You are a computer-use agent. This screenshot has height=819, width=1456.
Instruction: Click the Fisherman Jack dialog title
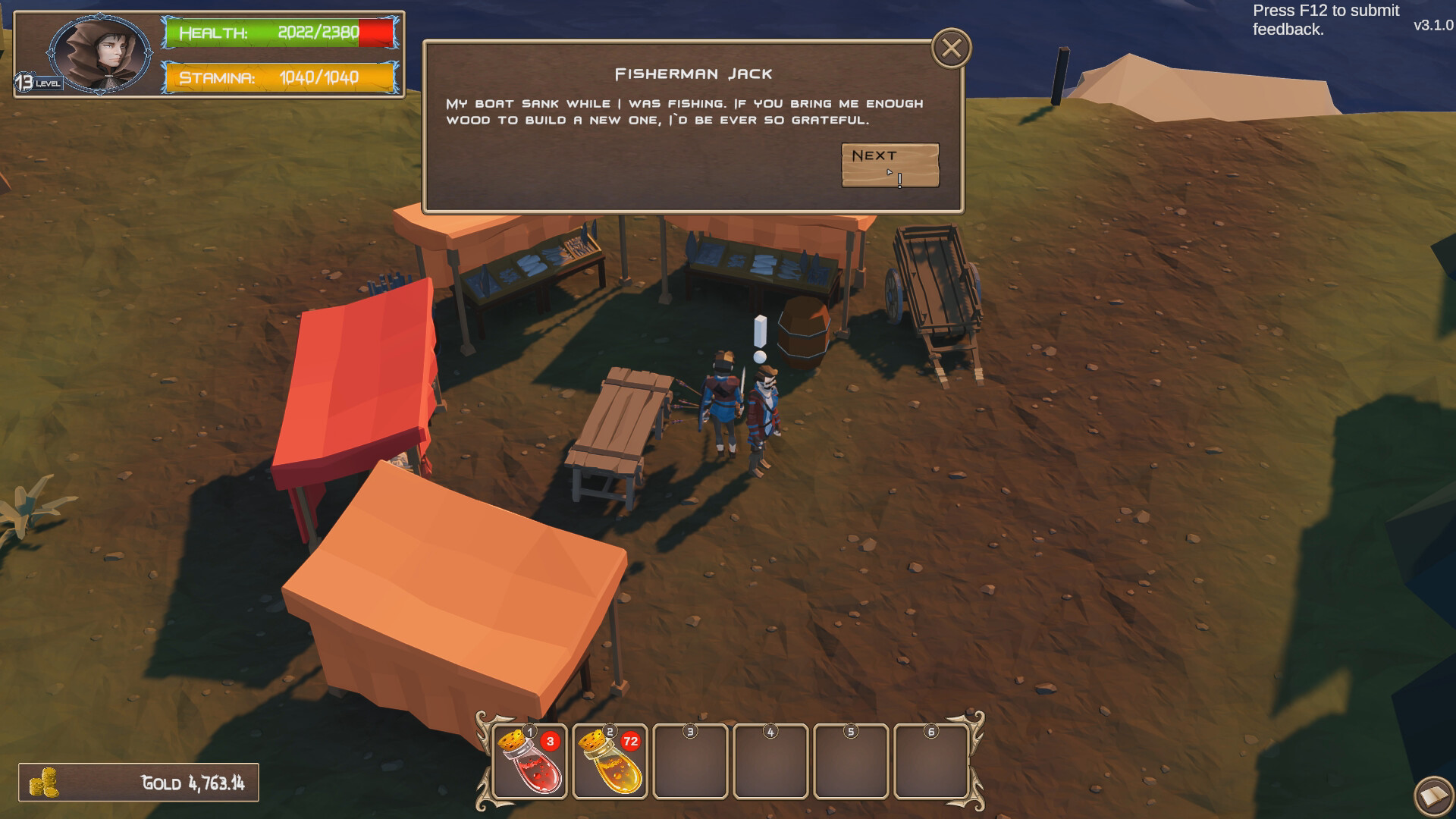coord(694,73)
